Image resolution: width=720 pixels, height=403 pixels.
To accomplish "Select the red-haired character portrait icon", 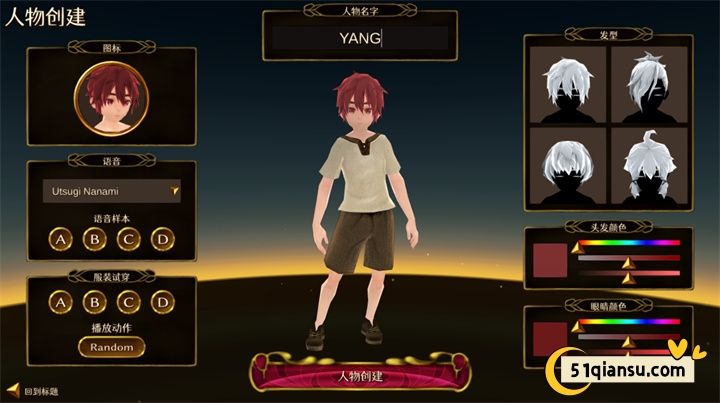I will pos(111,100).
